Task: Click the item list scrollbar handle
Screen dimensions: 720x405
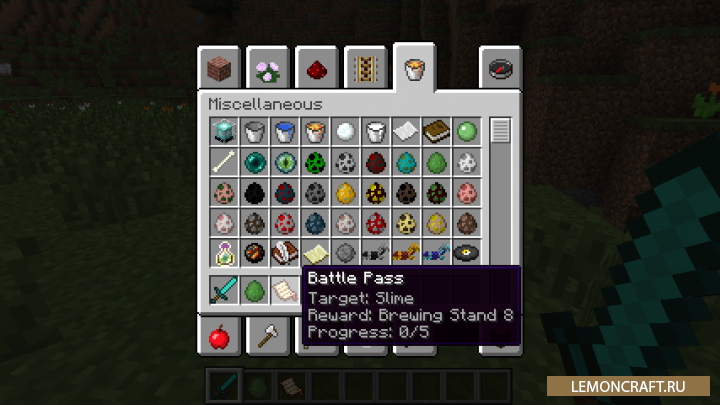Action: click(500, 131)
